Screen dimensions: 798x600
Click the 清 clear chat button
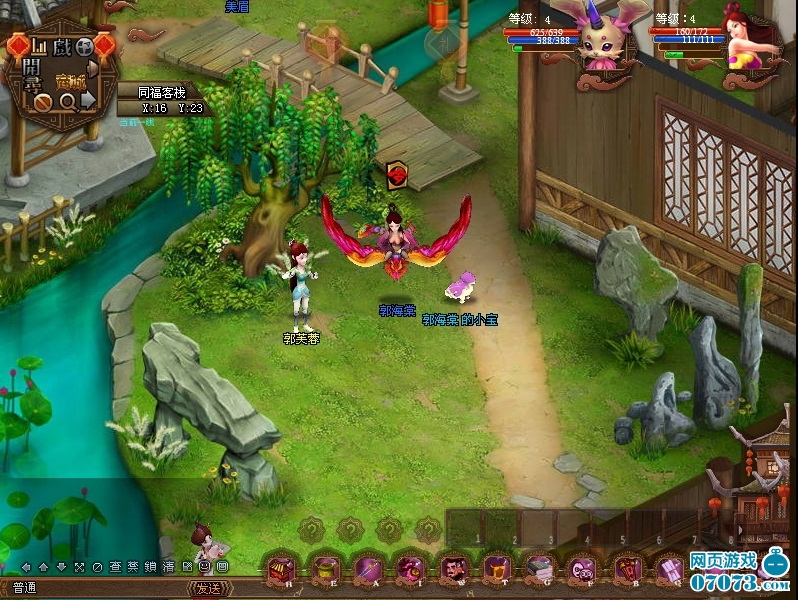(168, 567)
